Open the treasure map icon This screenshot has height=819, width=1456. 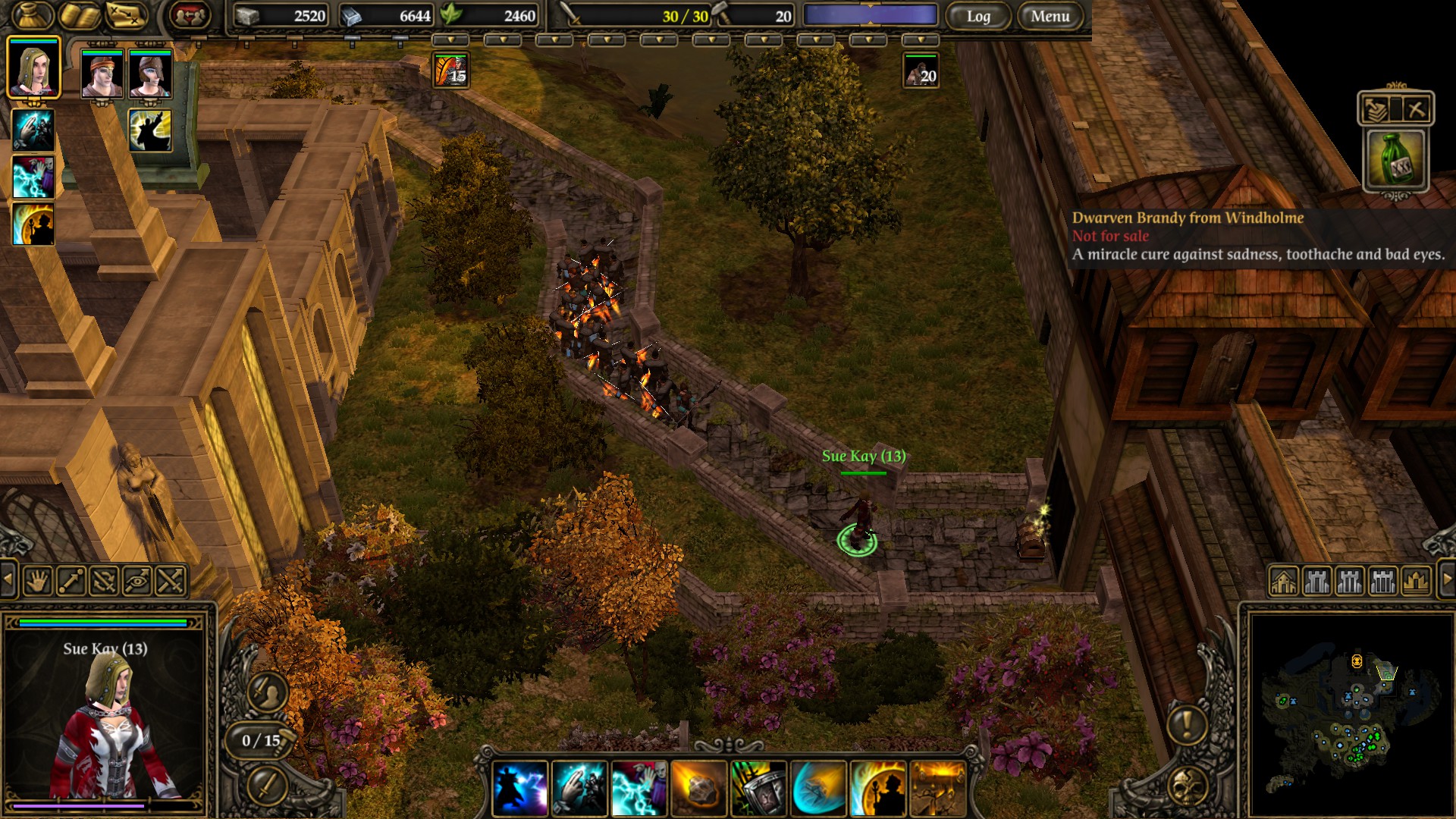126,15
